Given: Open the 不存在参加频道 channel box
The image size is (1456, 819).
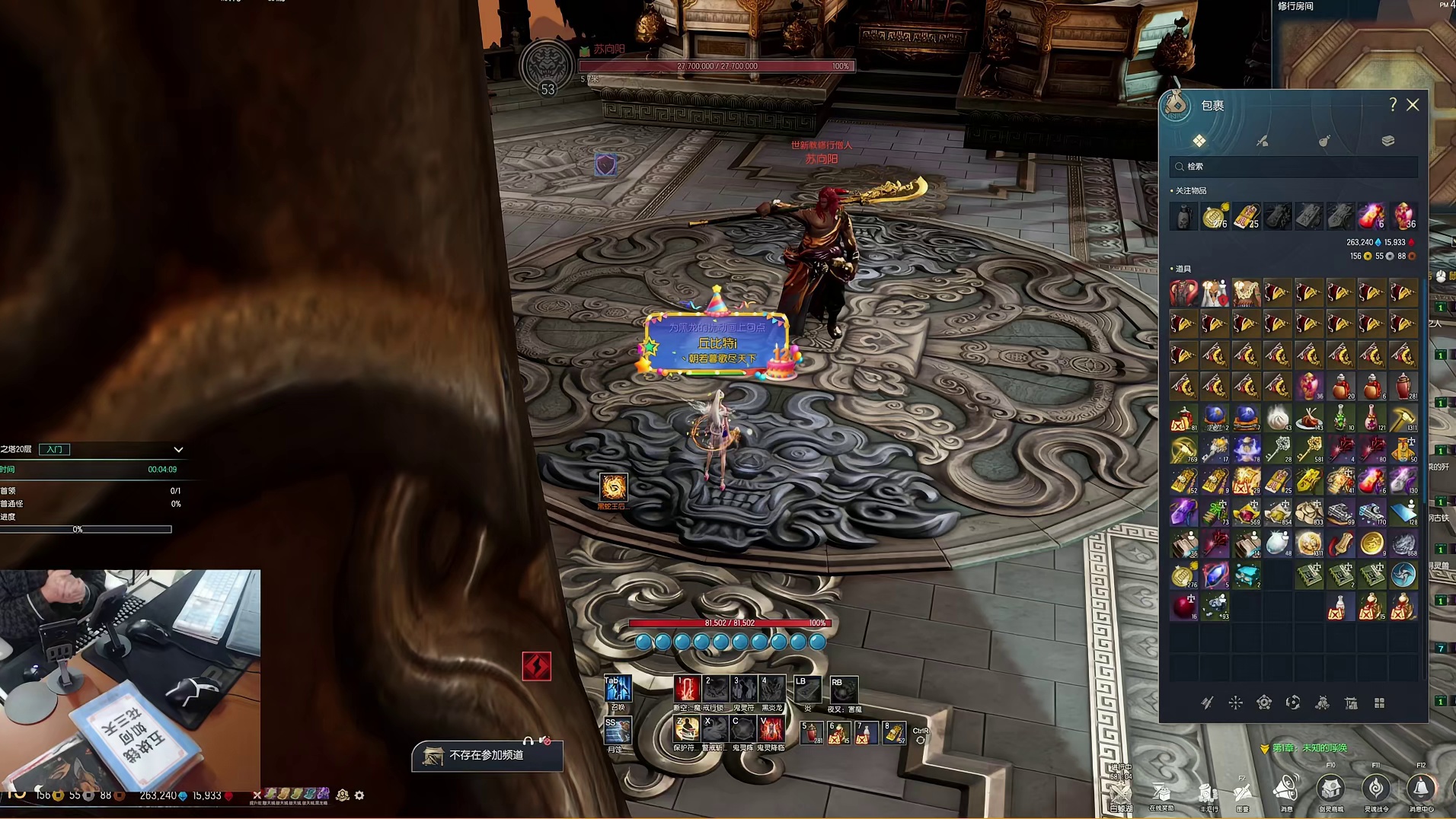Looking at the screenshot, I should tap(487, 755).
